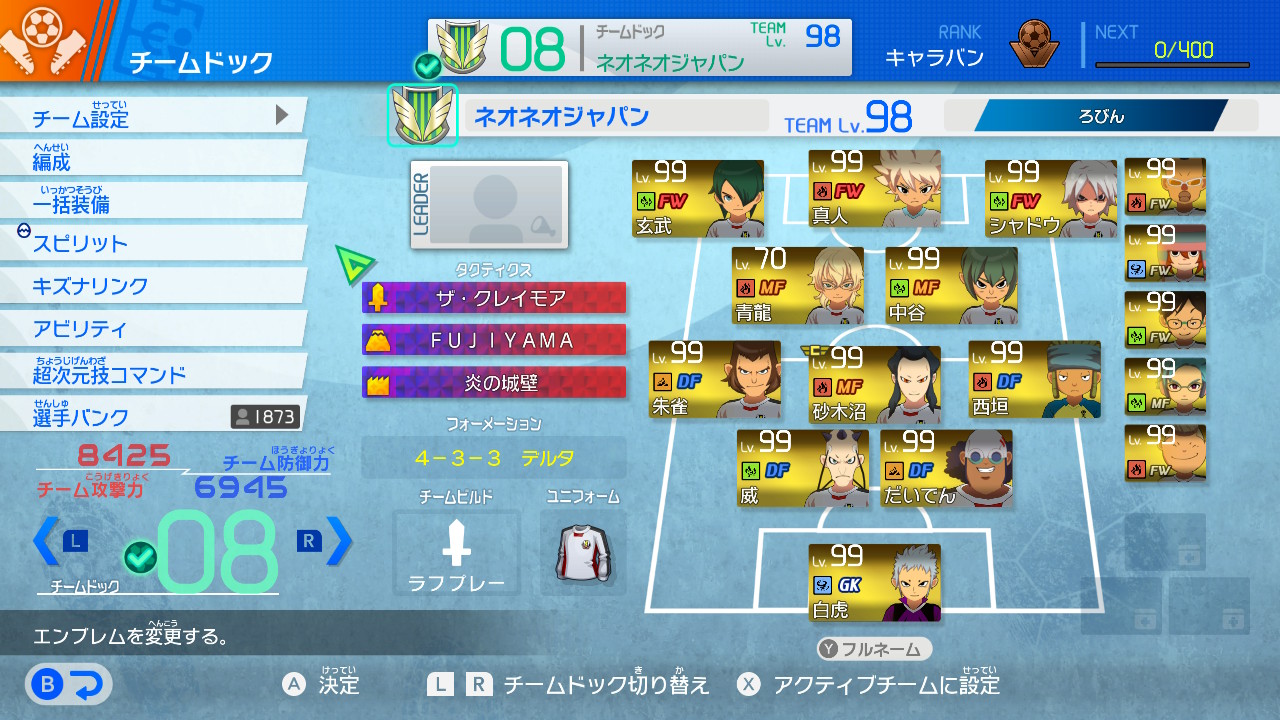Select the 編成 menu entry

[150, 159]
